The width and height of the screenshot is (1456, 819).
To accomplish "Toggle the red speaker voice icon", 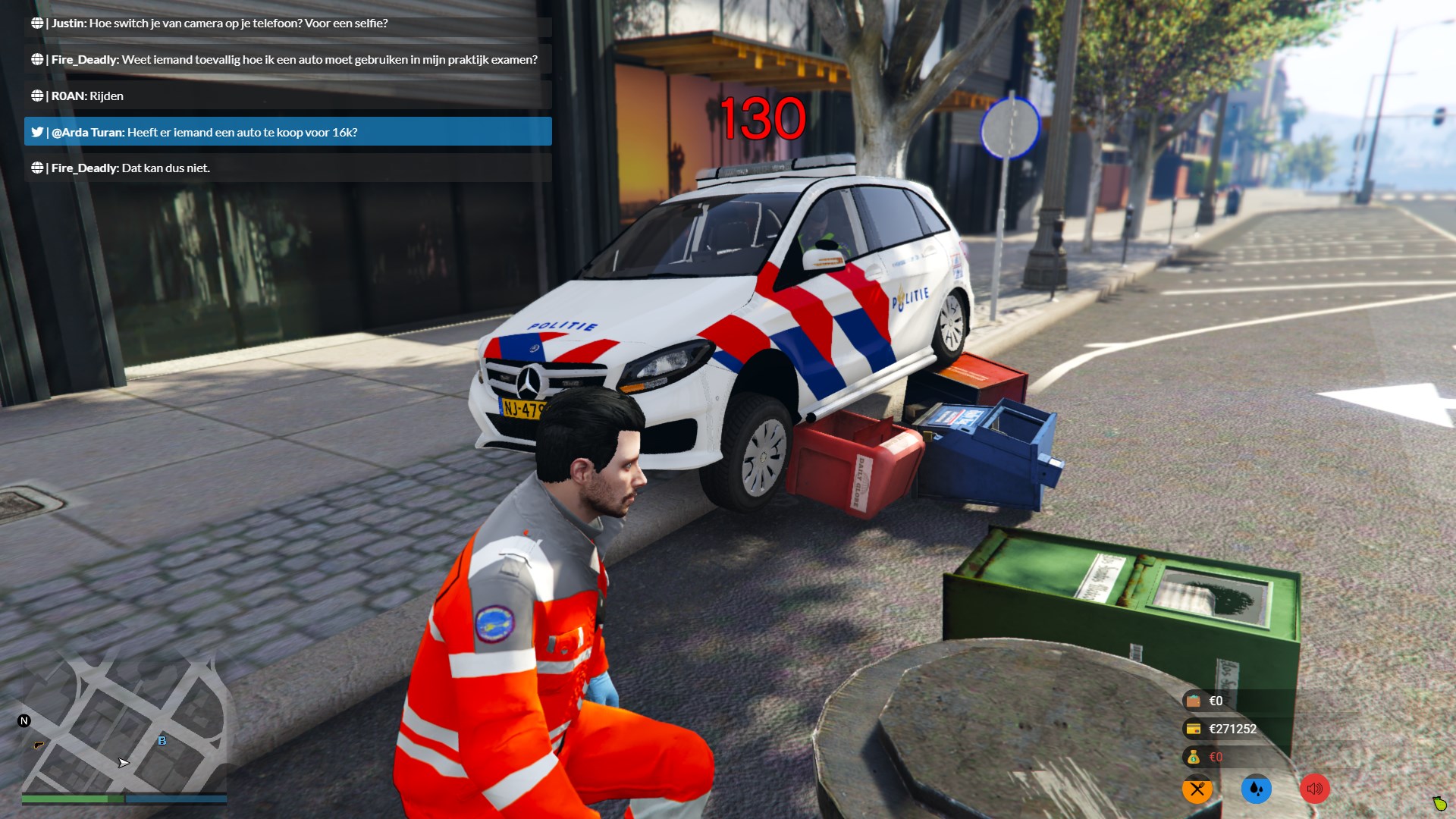I will 1314,789.
